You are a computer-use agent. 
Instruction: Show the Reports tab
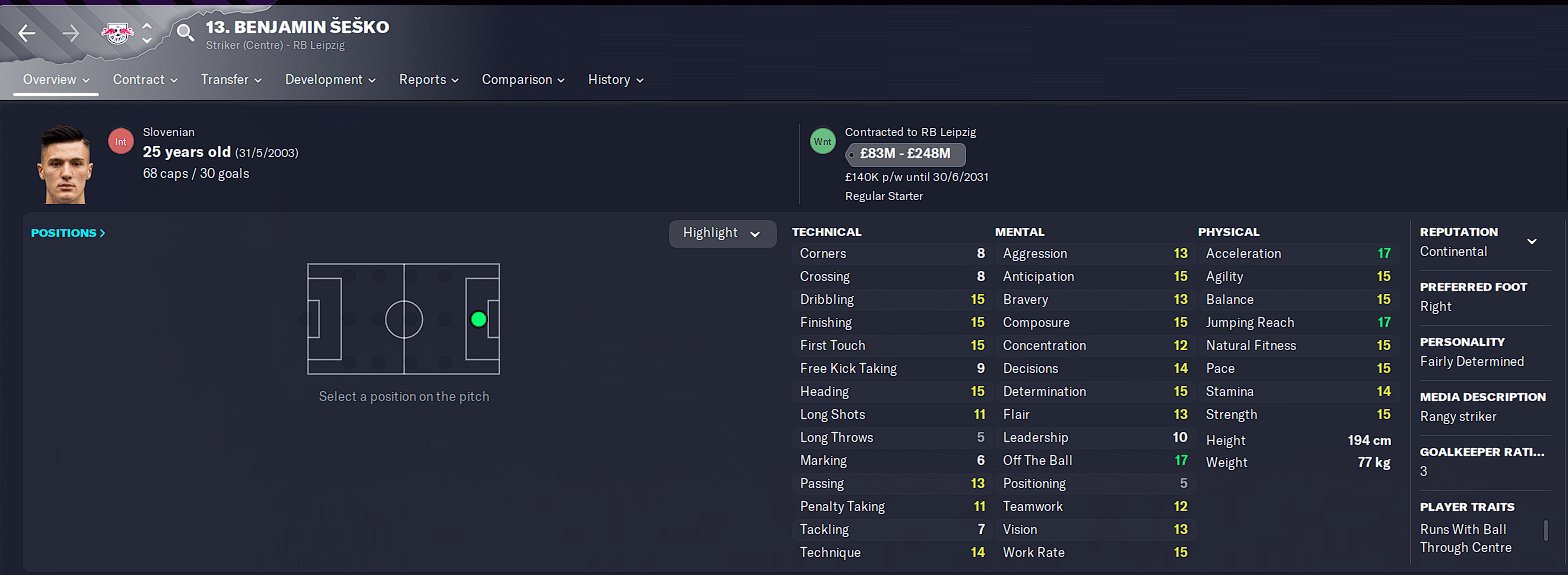coord(429,79)
